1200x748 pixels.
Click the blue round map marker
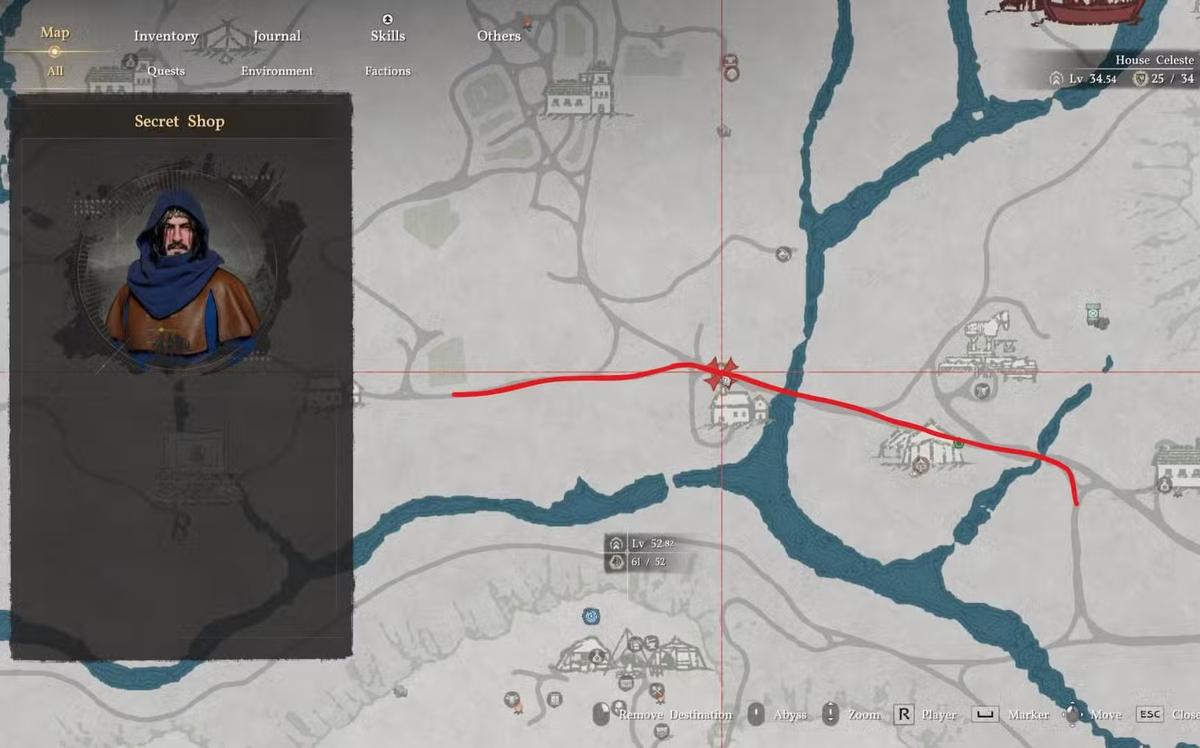[x=592, y=616]
